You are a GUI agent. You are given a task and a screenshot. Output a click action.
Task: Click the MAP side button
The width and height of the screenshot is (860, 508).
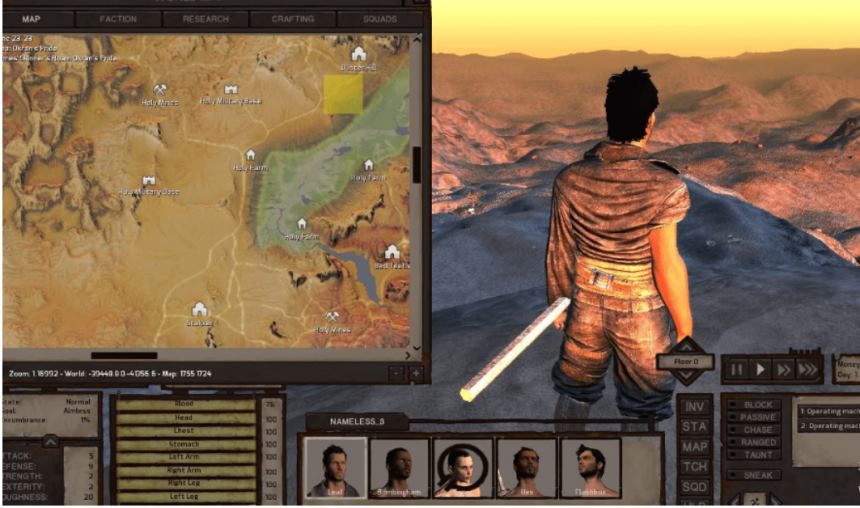(x=695, y=447)
